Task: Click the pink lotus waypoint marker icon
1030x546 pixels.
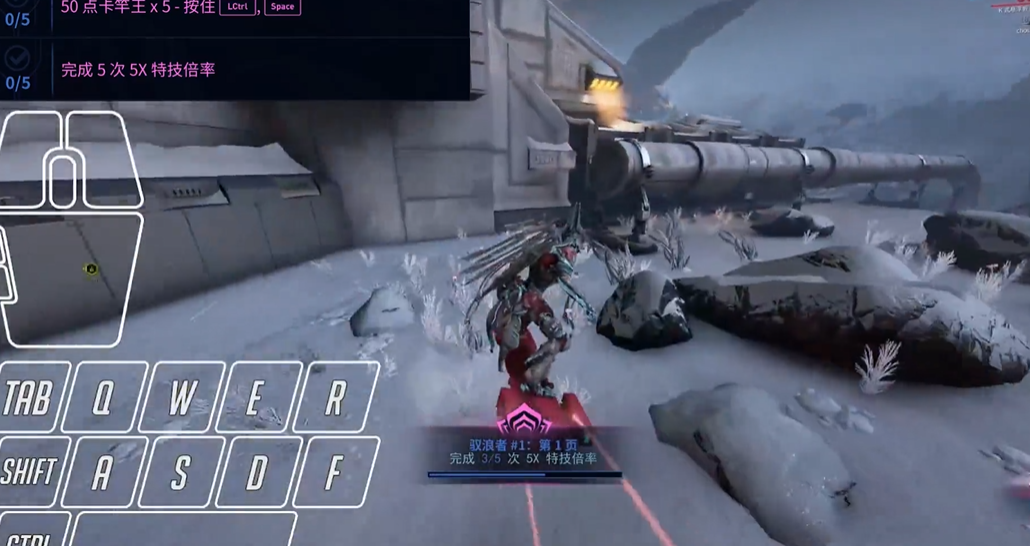Action: pos(524,421)
